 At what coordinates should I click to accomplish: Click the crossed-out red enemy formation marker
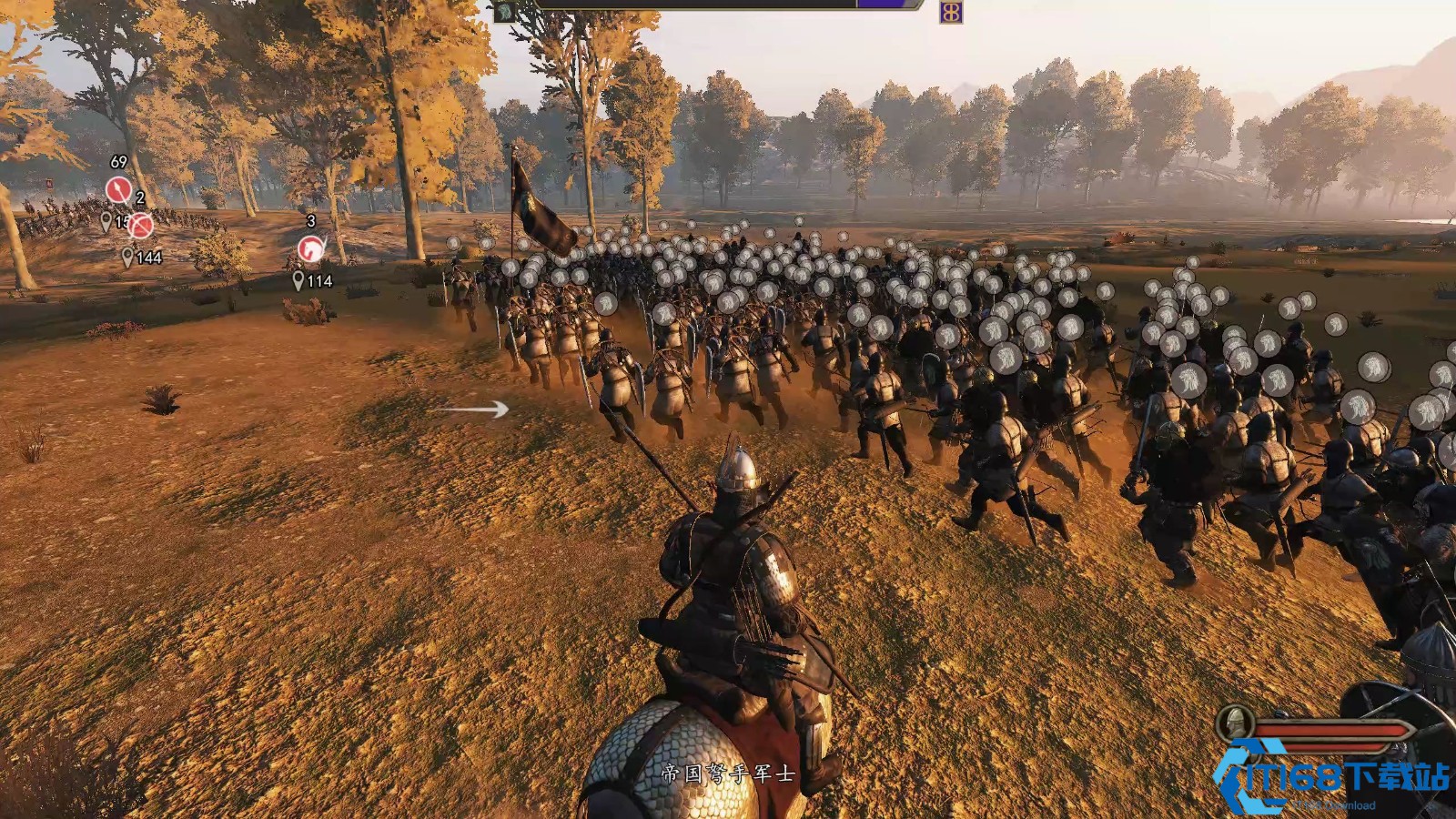point(140,225)
